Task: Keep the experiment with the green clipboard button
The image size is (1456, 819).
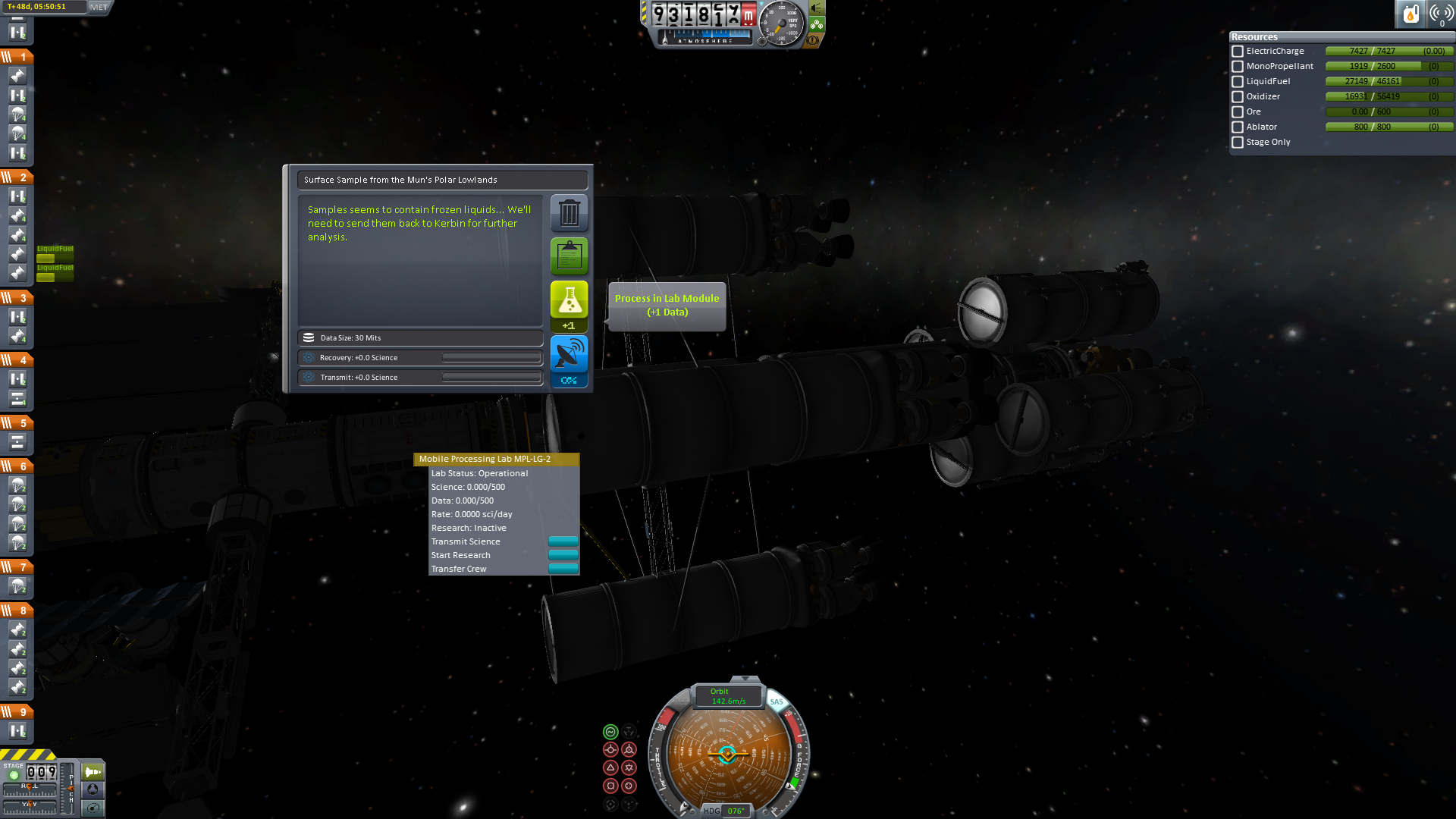Action: tap(569, 256)
